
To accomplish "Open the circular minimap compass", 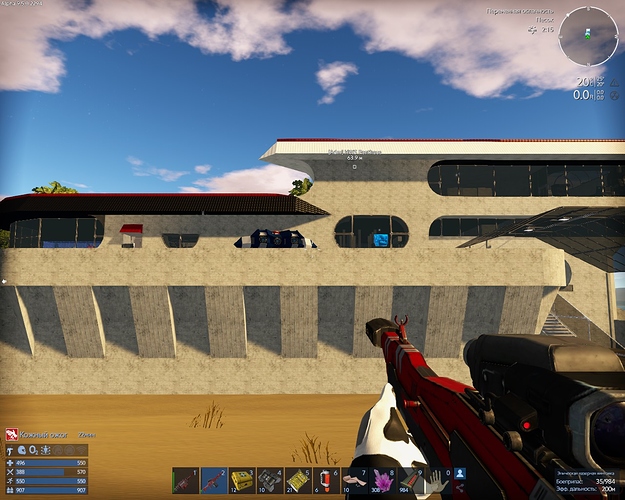I will click(x=588, y=37).
